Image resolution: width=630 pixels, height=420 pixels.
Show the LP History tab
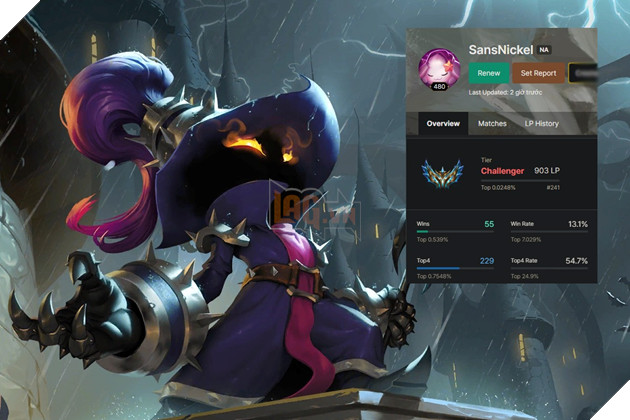point(542,124)
